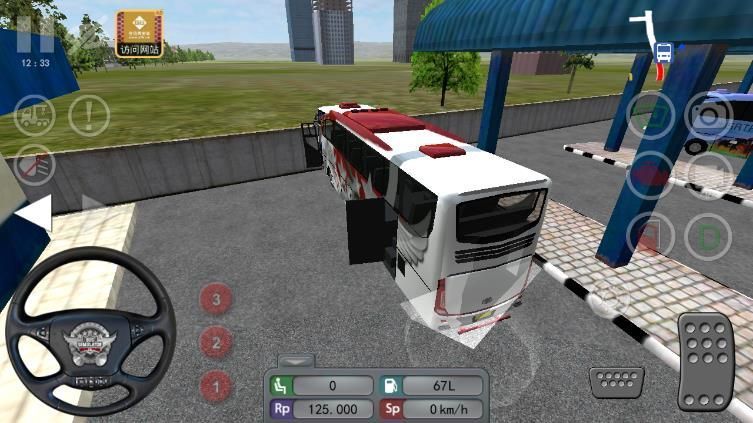Select horn button number 2
The height and width of the screenshot is (423, 753).
(x=216, y=342)
